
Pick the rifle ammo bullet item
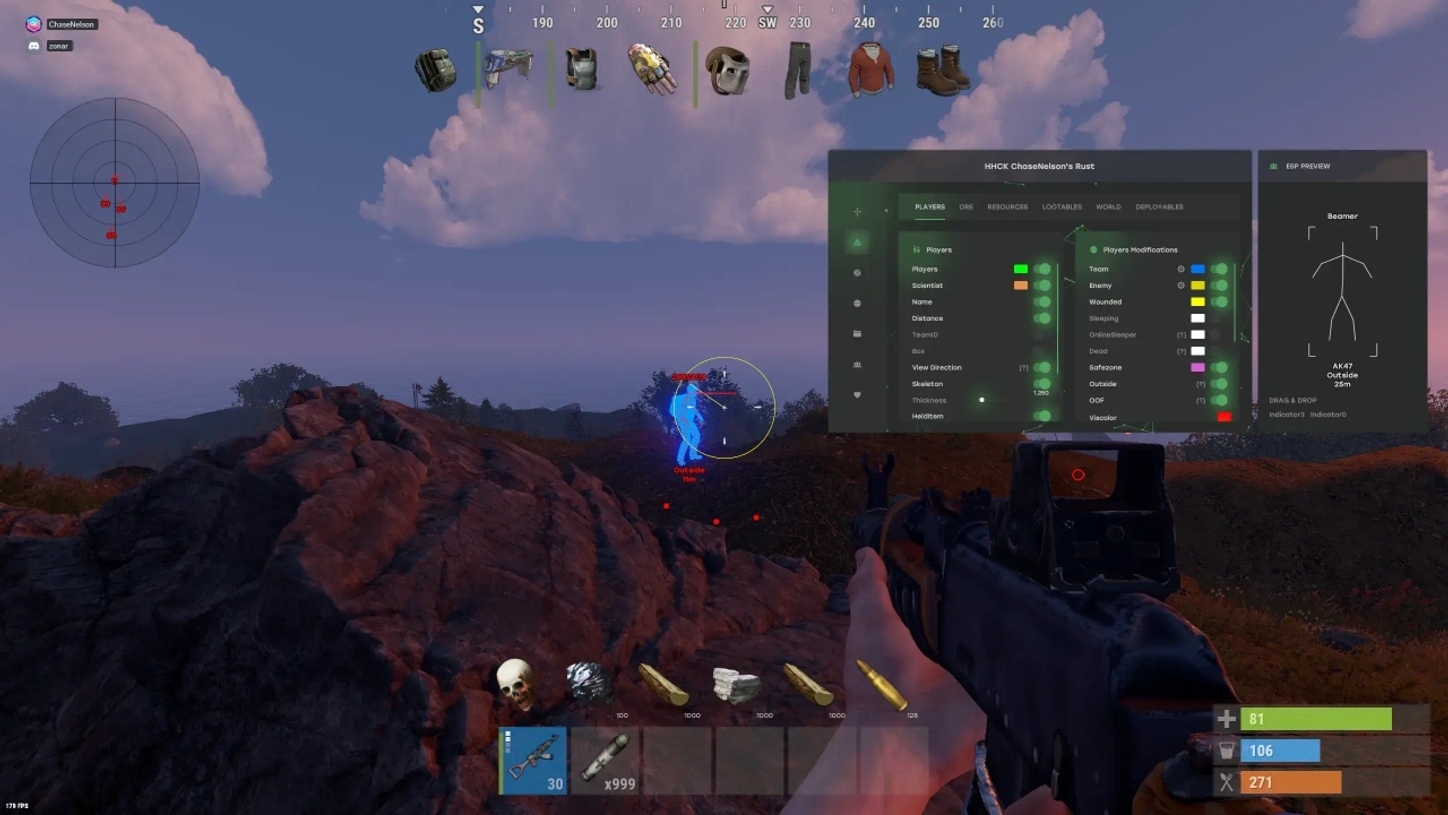(881, 684)
